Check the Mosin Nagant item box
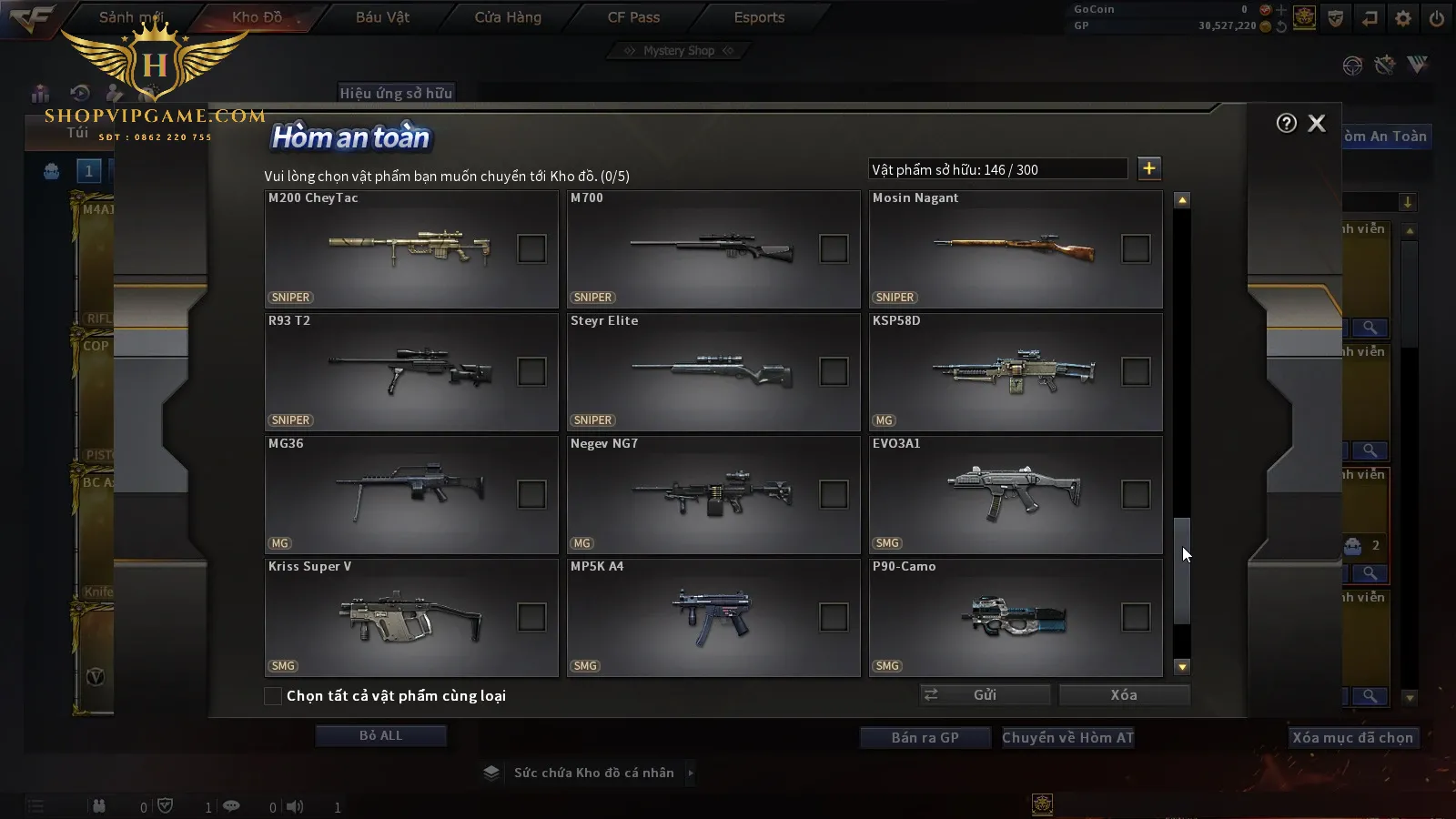1456x819 pixels. [x=1136, y=248]
